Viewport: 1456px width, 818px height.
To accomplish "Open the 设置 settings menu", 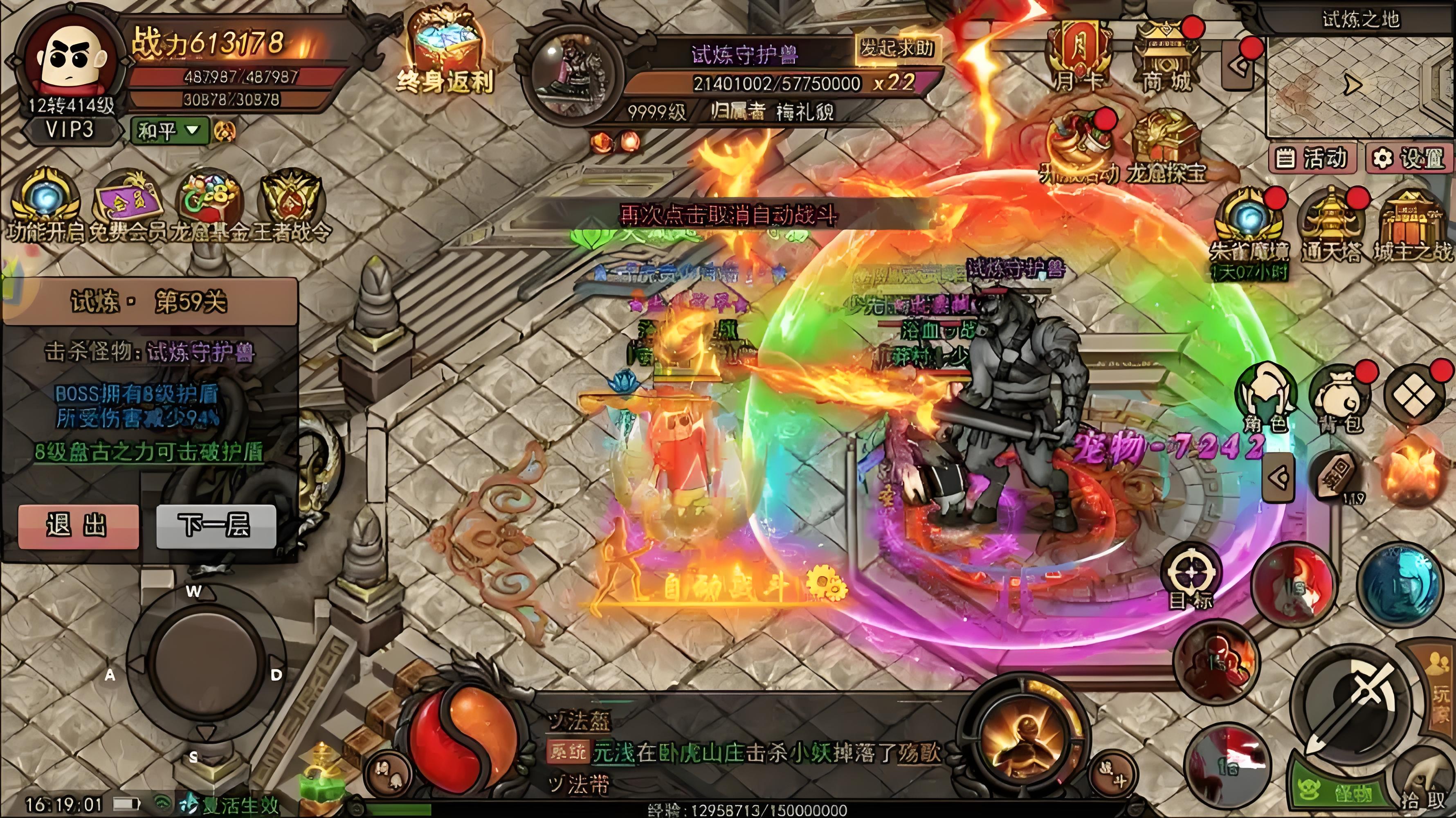I will pos(1409,158).
